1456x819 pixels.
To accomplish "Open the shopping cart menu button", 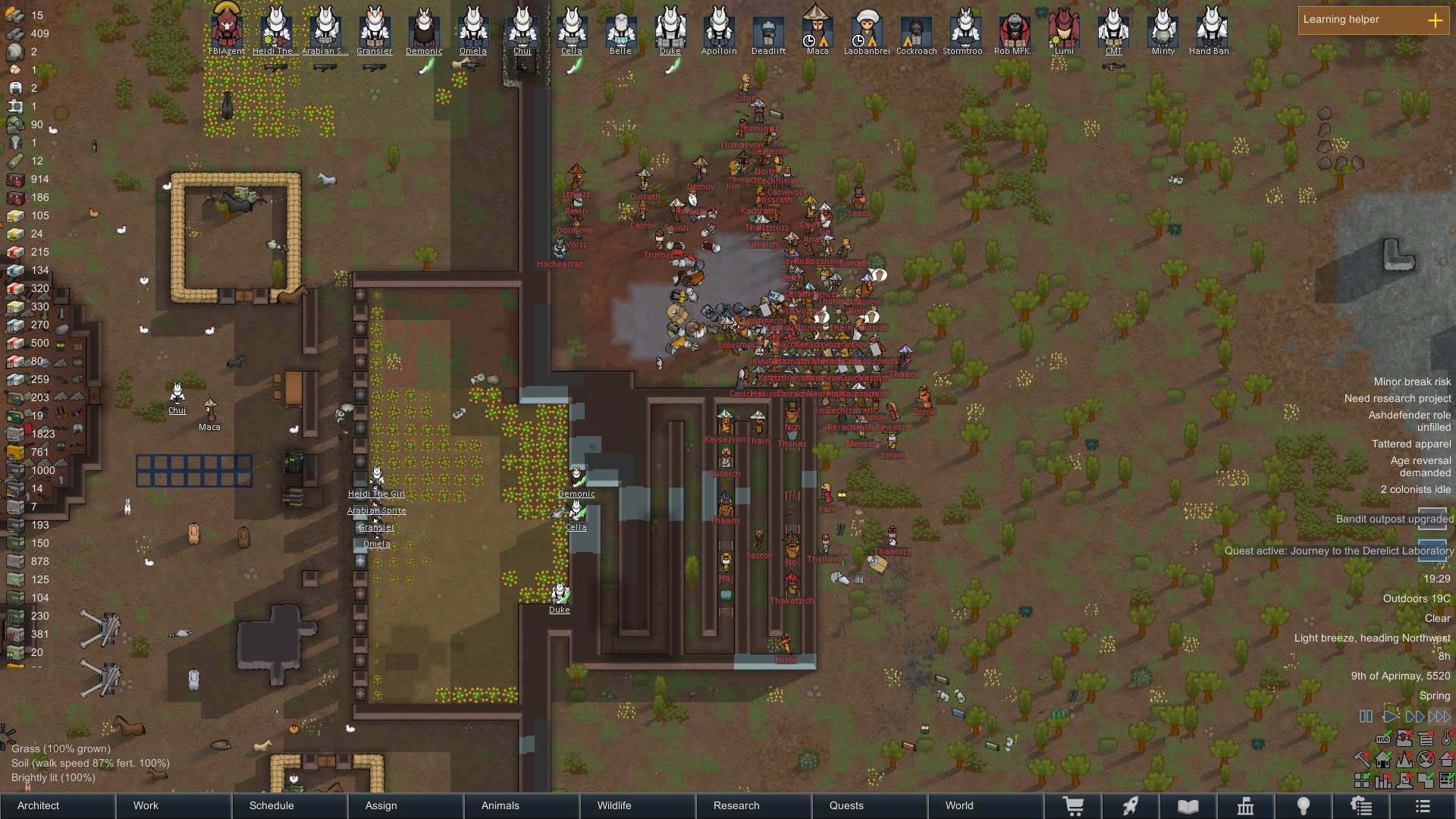I will pyautogui.click(x=1073, y=806).
